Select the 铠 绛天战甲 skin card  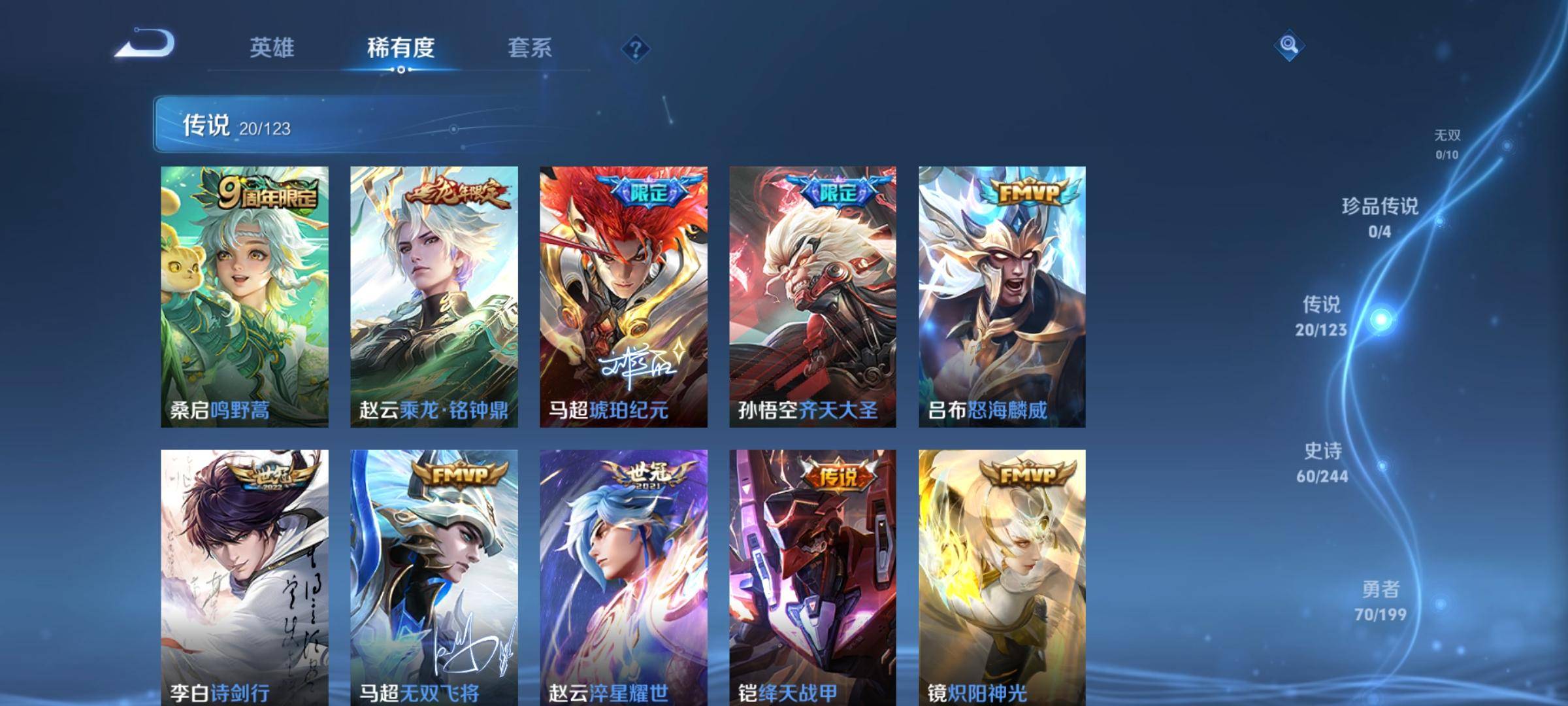tap(813, 577)
